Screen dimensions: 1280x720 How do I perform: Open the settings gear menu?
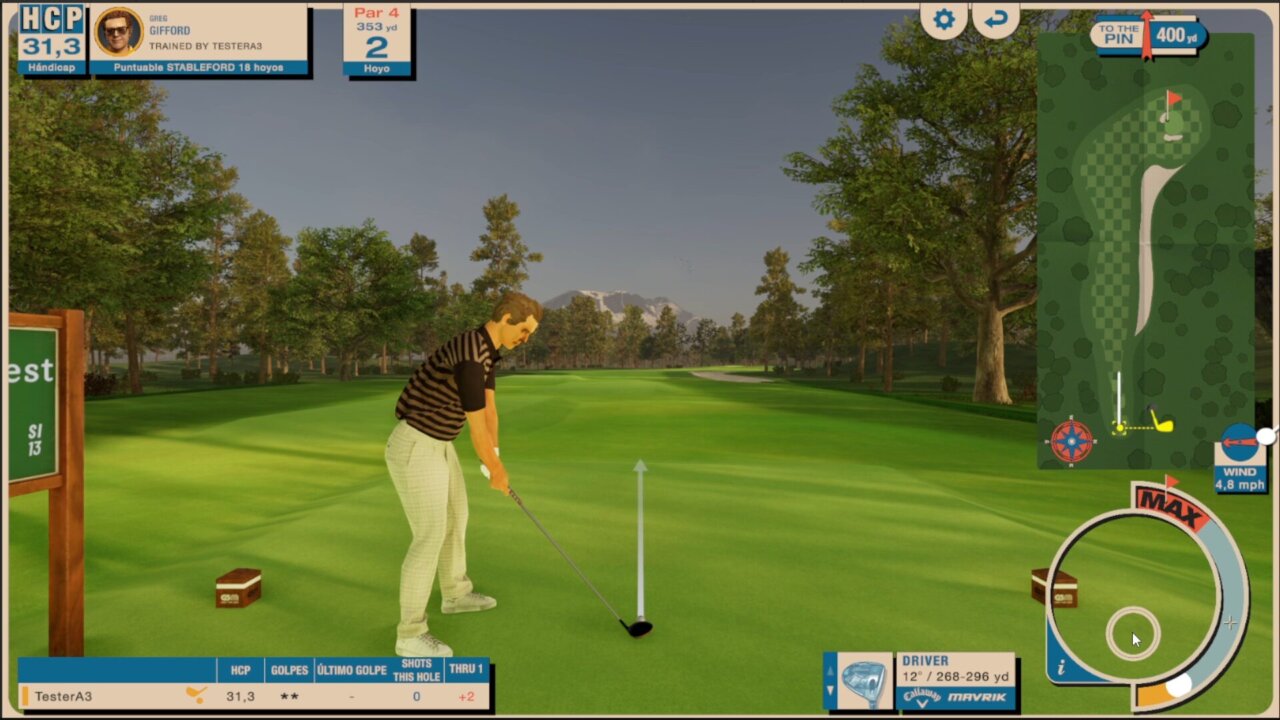[944, 20]
